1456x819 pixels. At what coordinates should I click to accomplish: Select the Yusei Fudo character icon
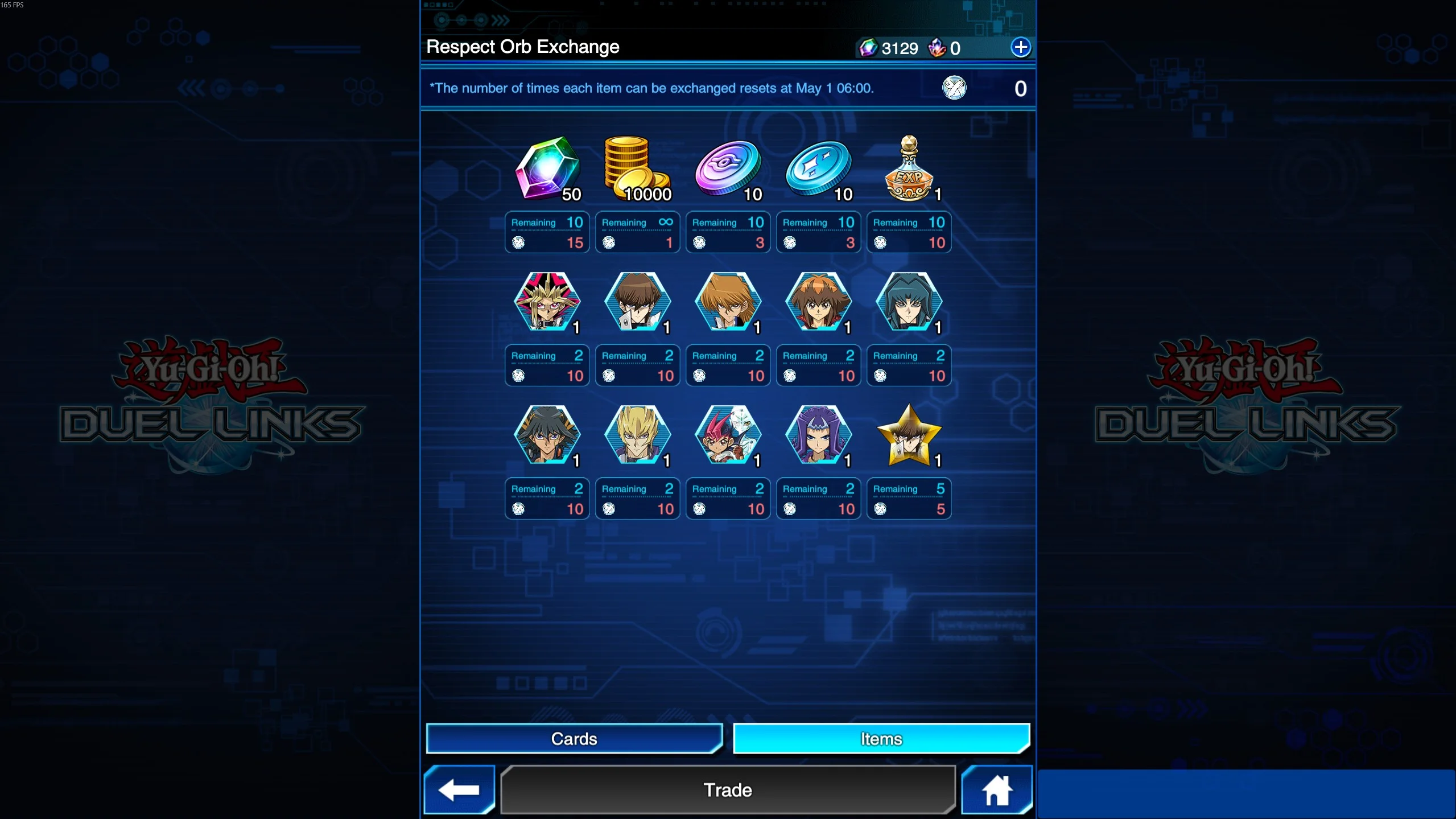[547, 435]
